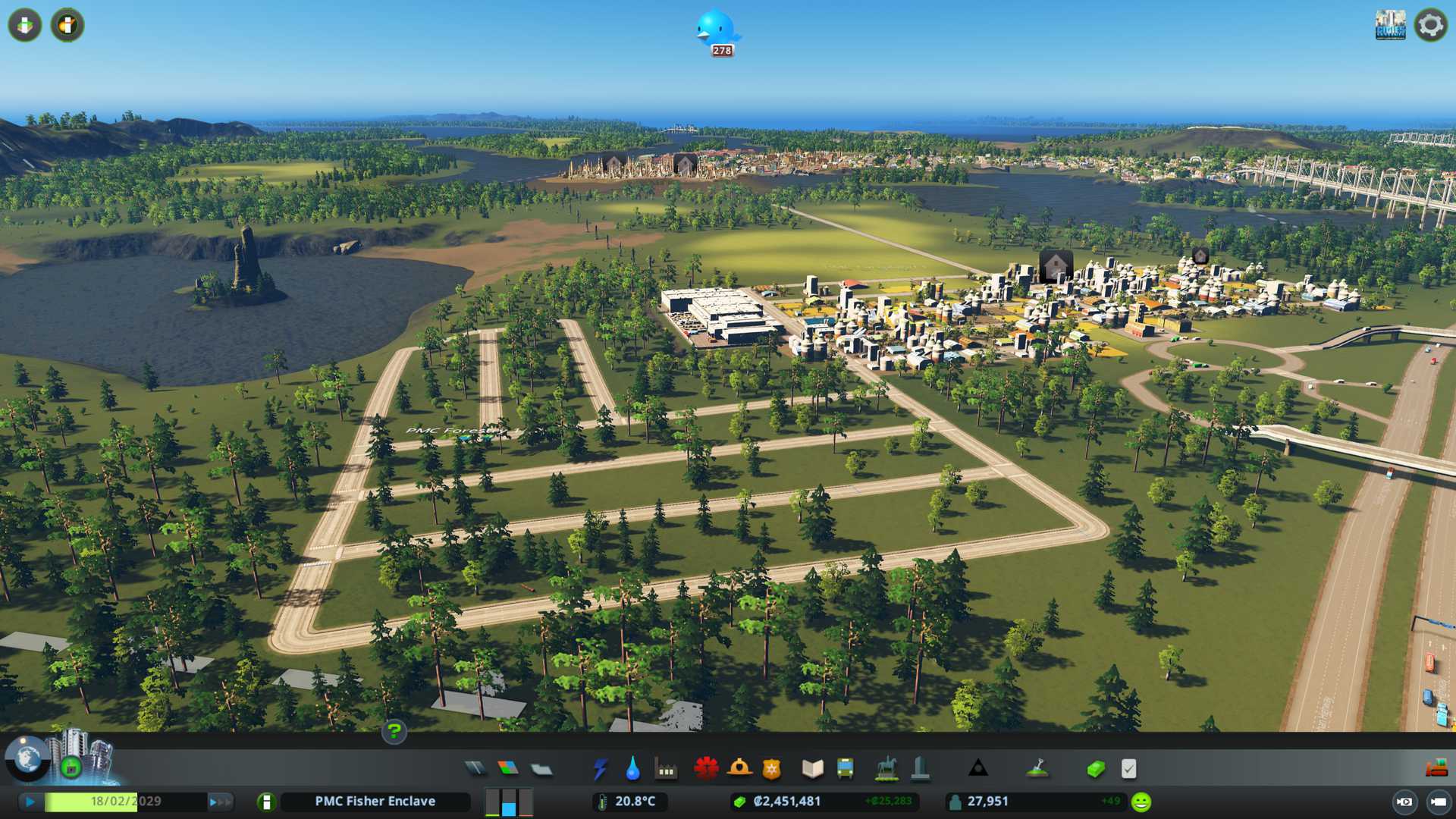Viewport: 1456px width, 819px height.
Task: Open the Public Transport bus menu
Action: click(x=845, y=769)
